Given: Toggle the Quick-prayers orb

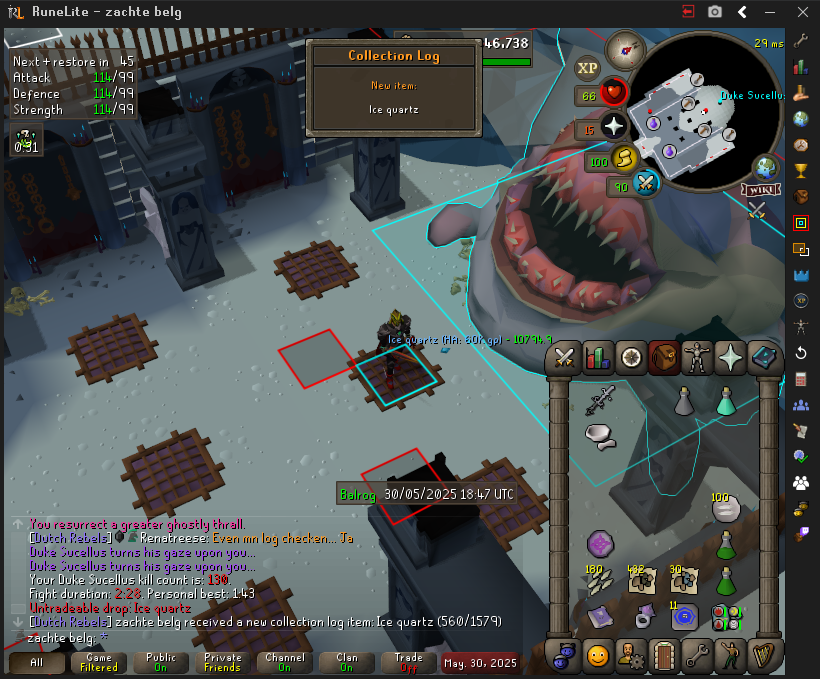Looking at the screenshot, I should click(x=613, y=127).
